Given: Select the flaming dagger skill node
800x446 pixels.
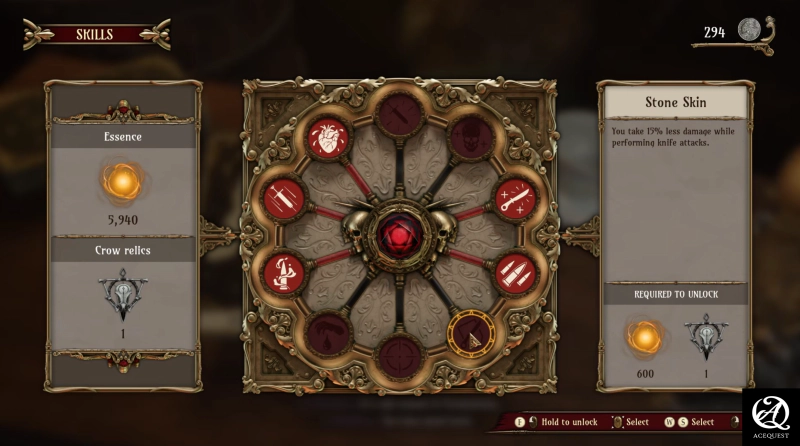Looking at the screenshot, I should pos(284,270).
